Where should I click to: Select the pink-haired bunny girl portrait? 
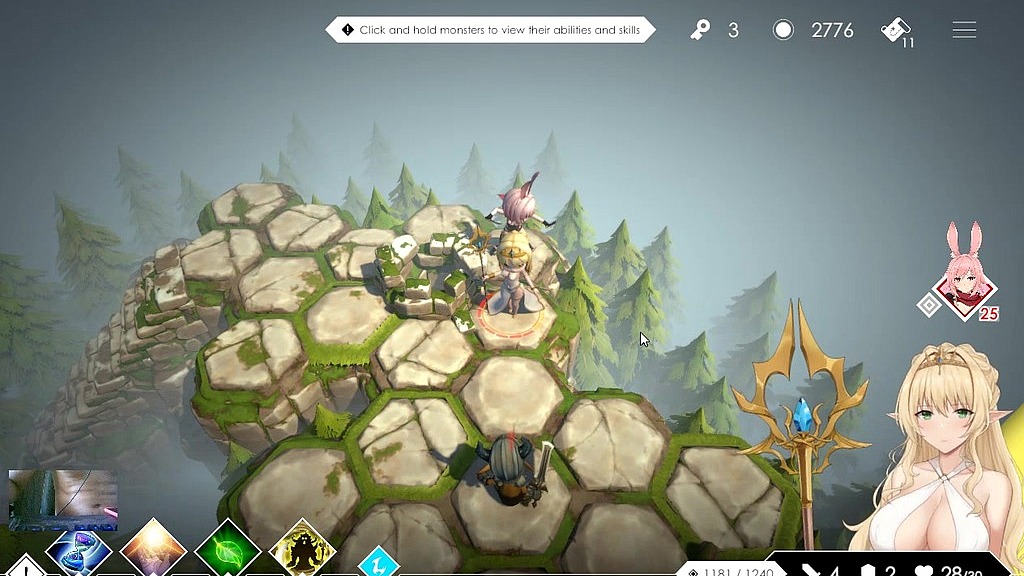(968, 284)
